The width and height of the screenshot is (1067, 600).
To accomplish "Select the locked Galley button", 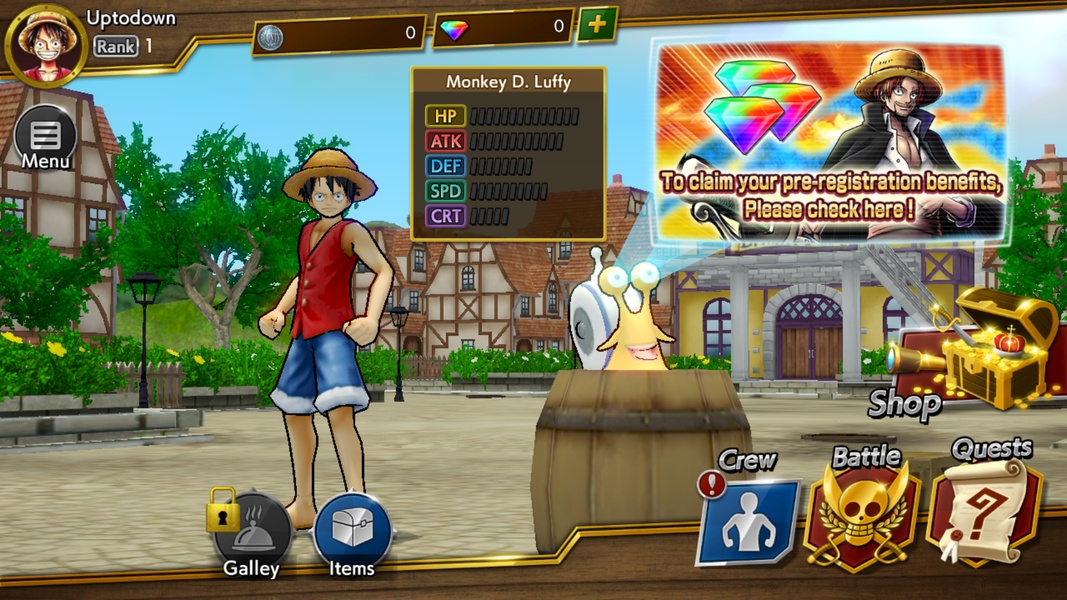I will pos(251,535).
